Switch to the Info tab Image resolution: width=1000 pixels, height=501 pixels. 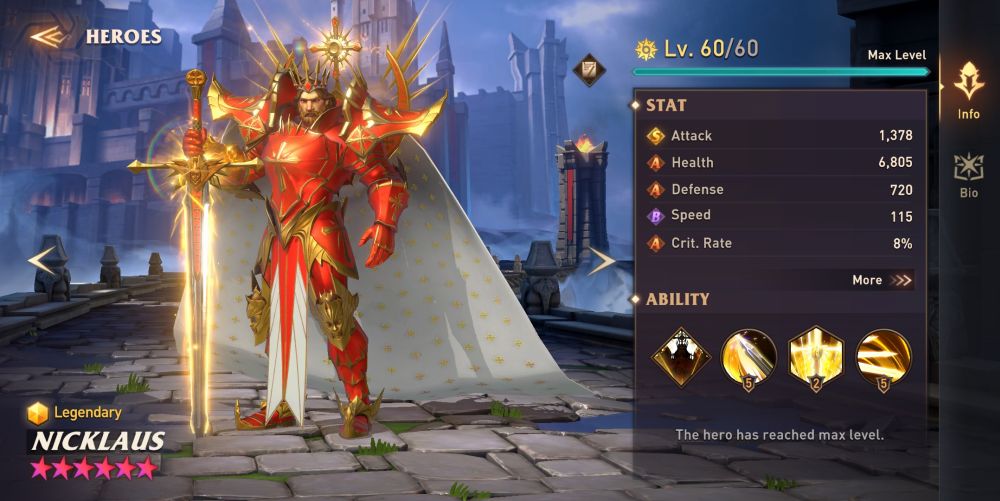[968, 90]
